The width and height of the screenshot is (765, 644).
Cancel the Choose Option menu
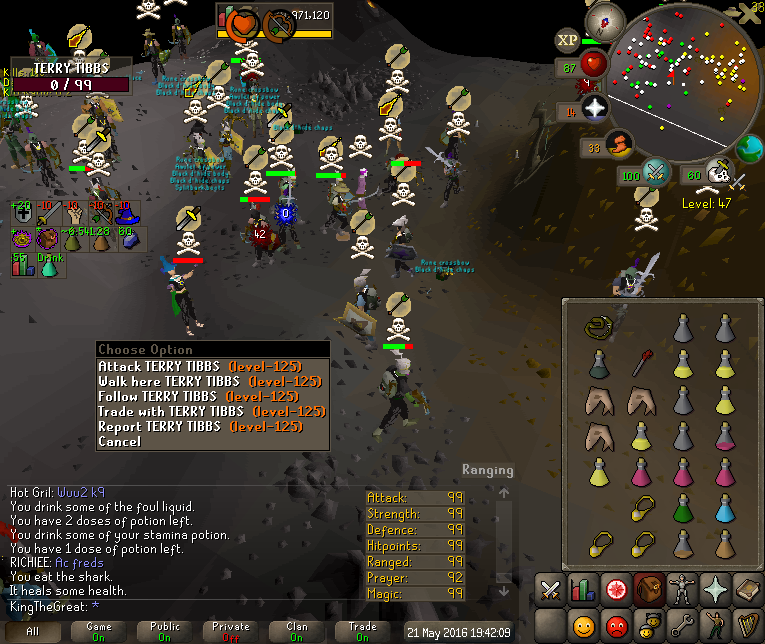click(119, 441)
